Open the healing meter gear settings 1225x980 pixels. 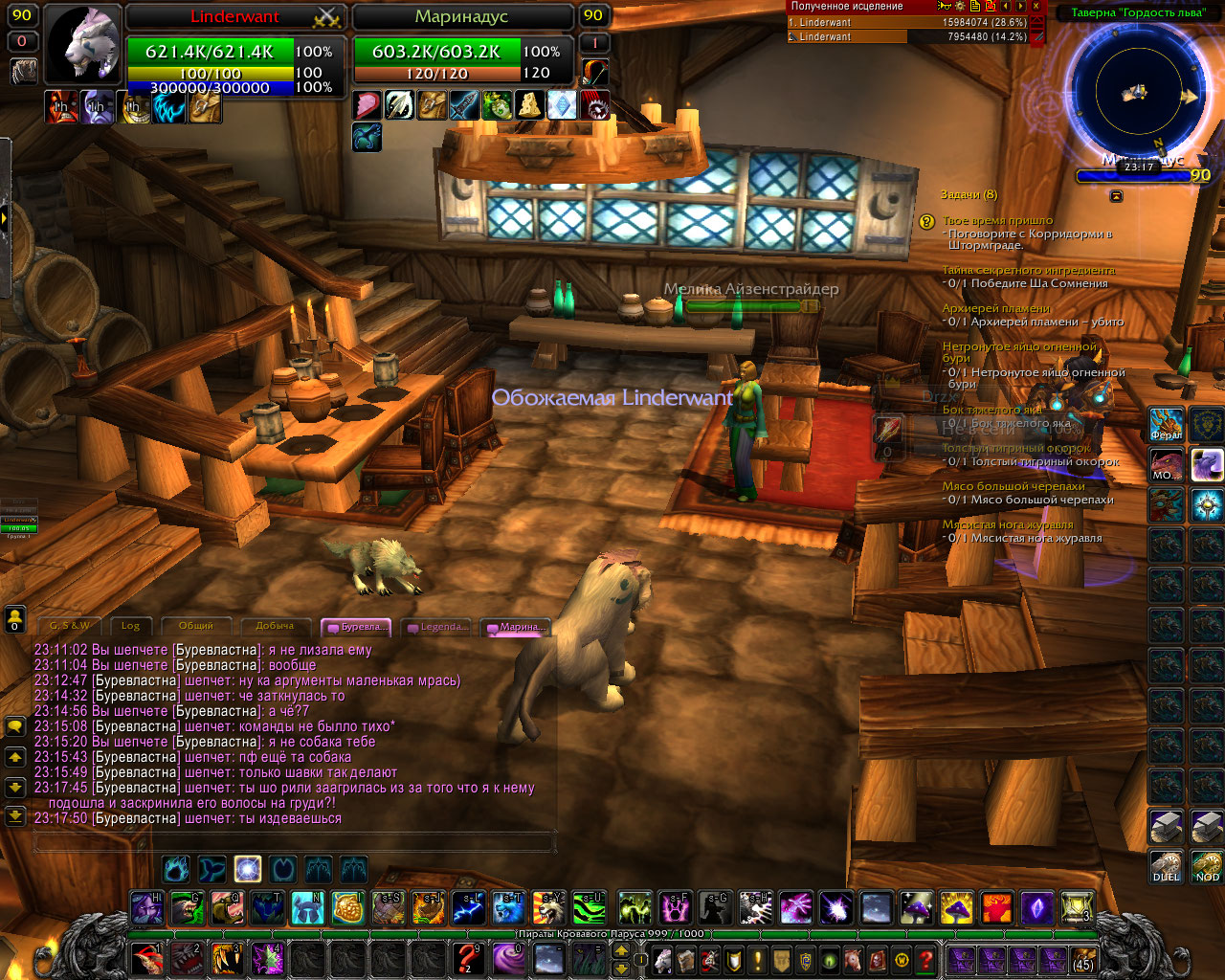pos(960,6)
